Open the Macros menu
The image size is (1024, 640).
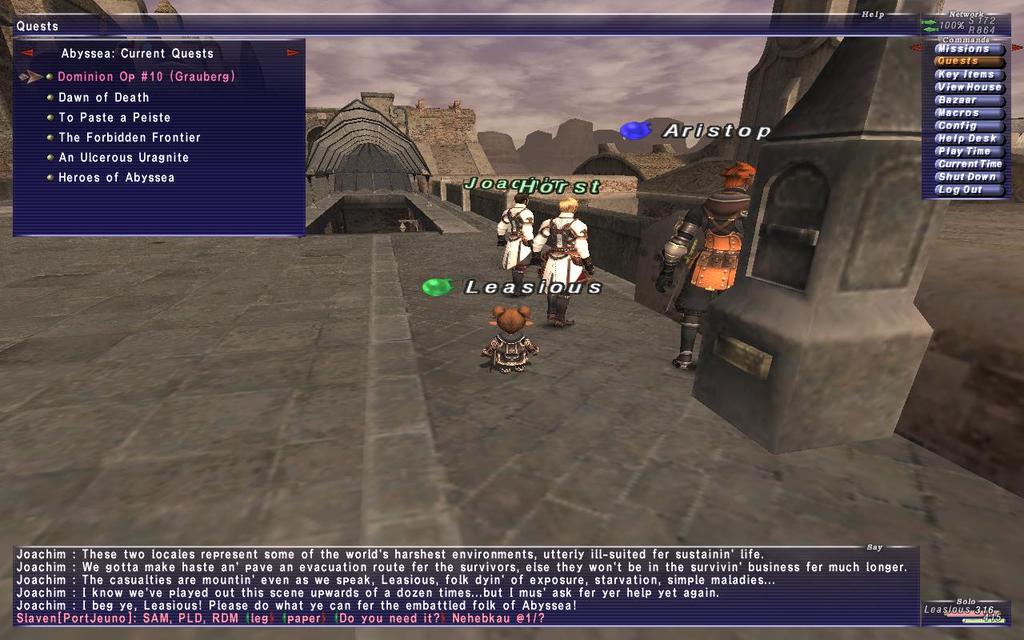967,113
